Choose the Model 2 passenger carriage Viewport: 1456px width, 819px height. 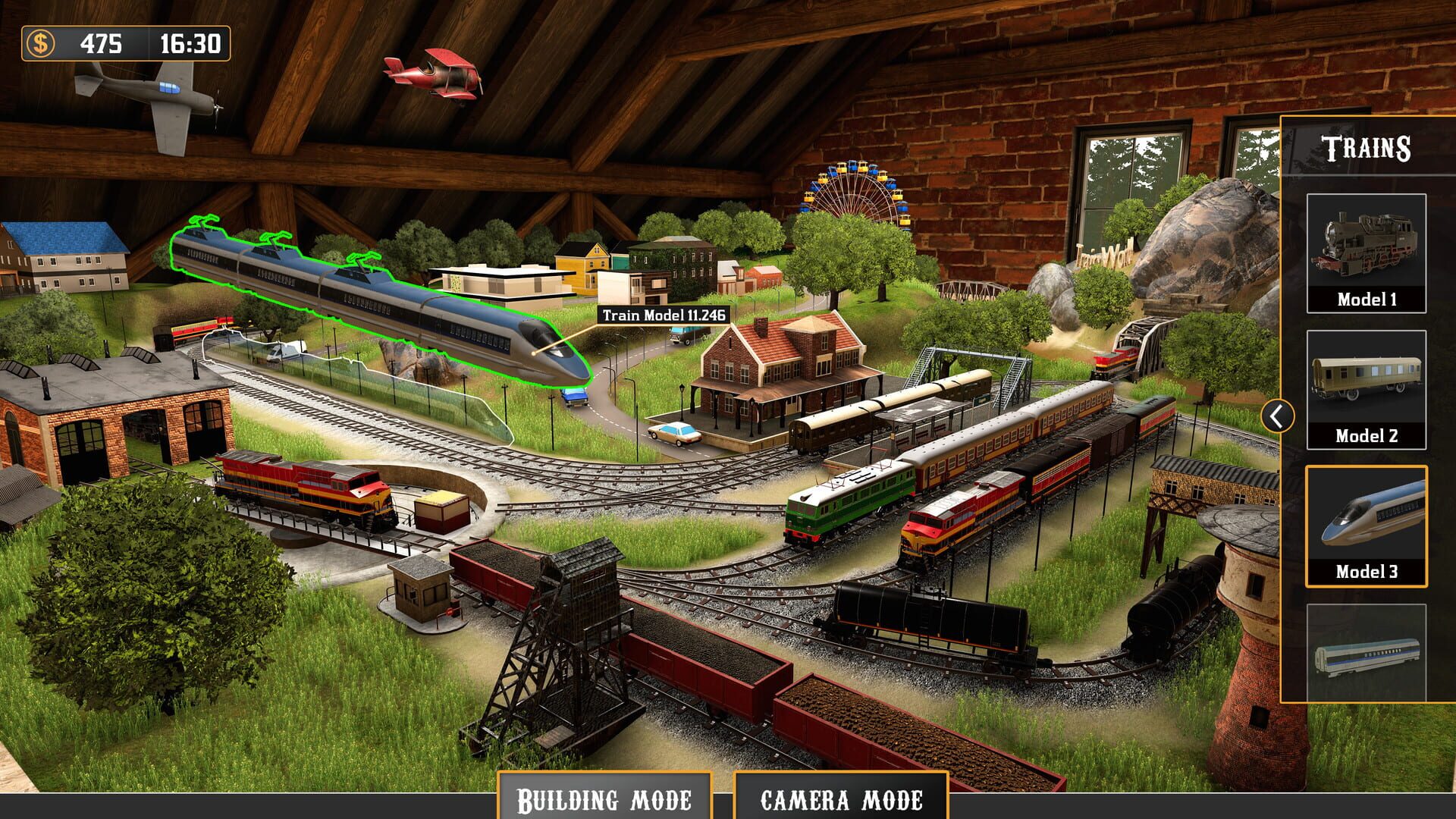[x=1366, y=390]
